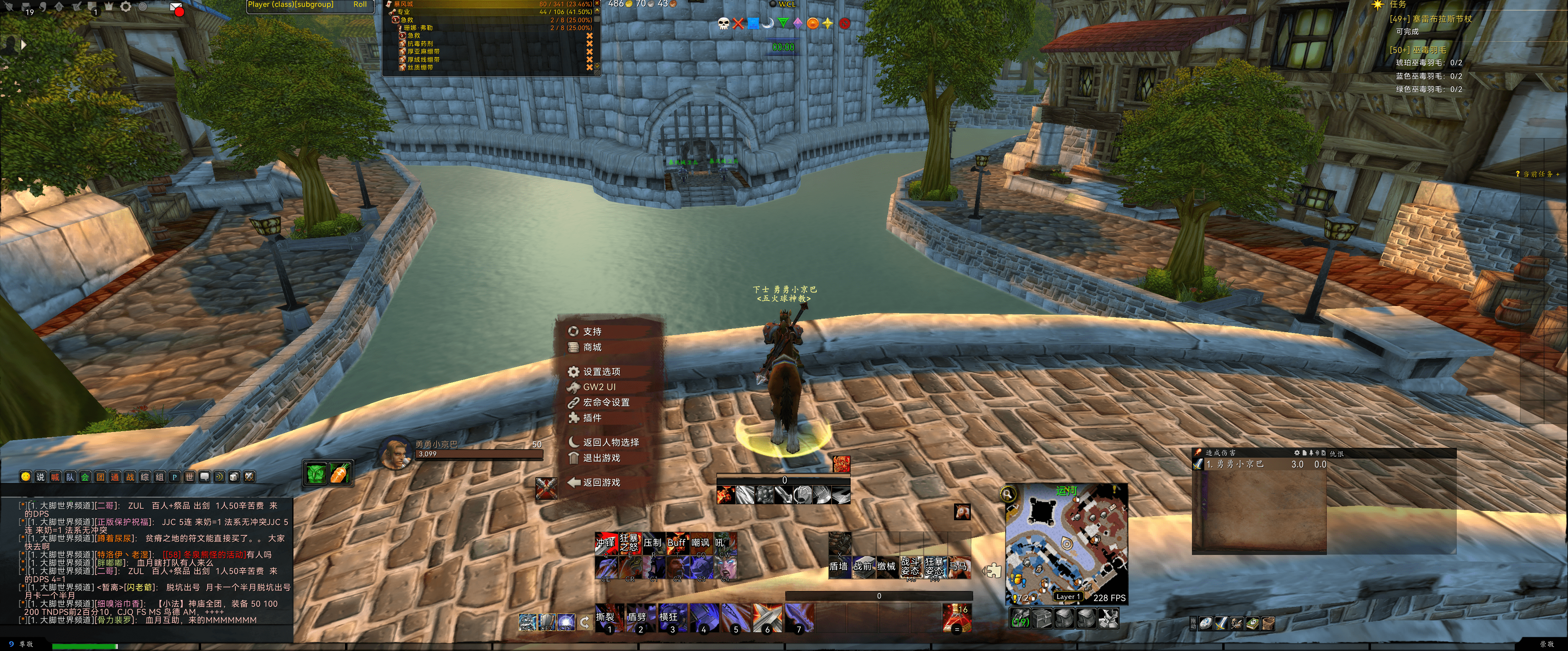Select the 说 say chat channel button
This screenshot has height=651, width=1568.
coord(40,477)
